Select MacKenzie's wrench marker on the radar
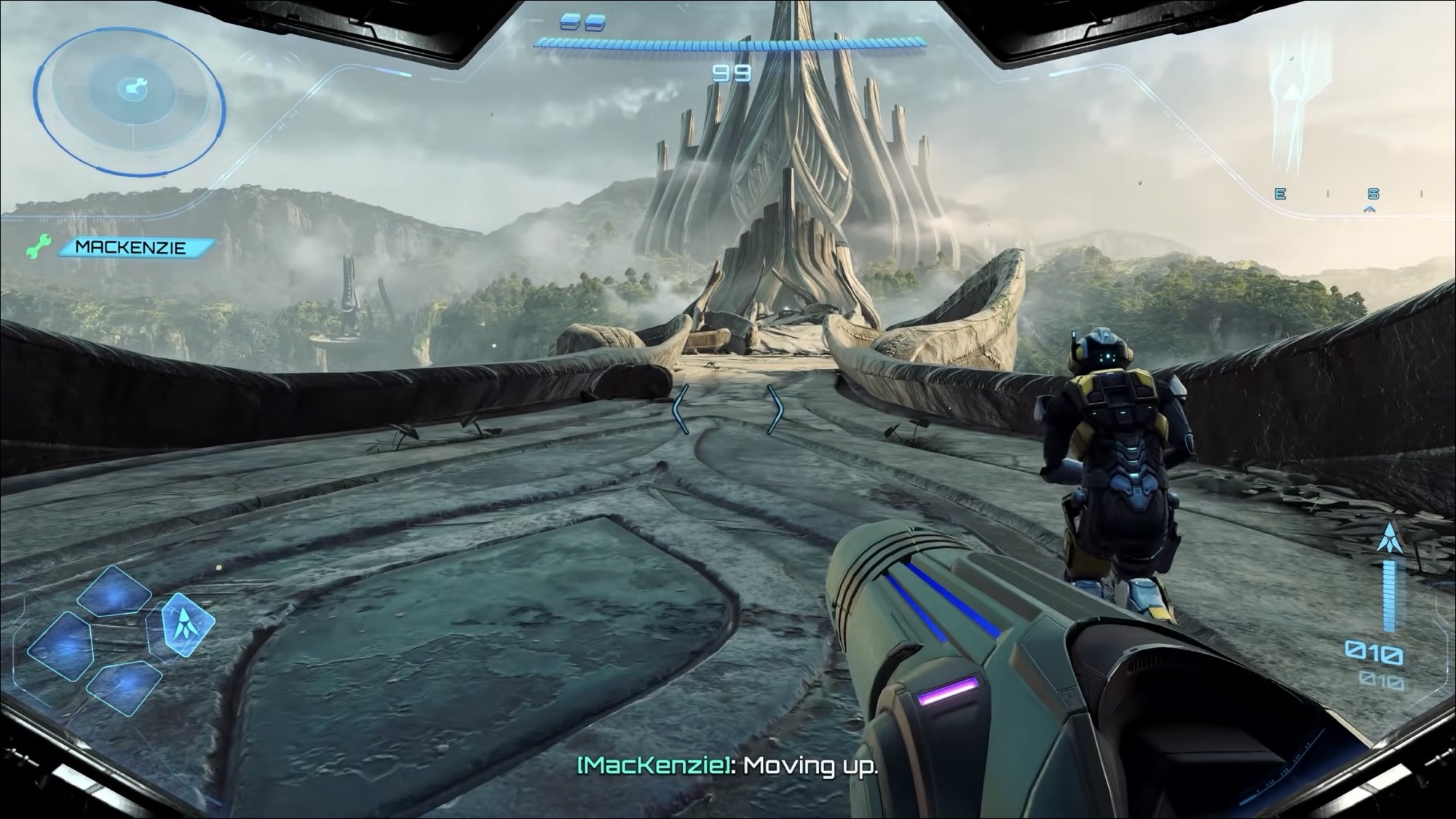The height and width of the screenshot is (819, 1456). click(132, 87)
